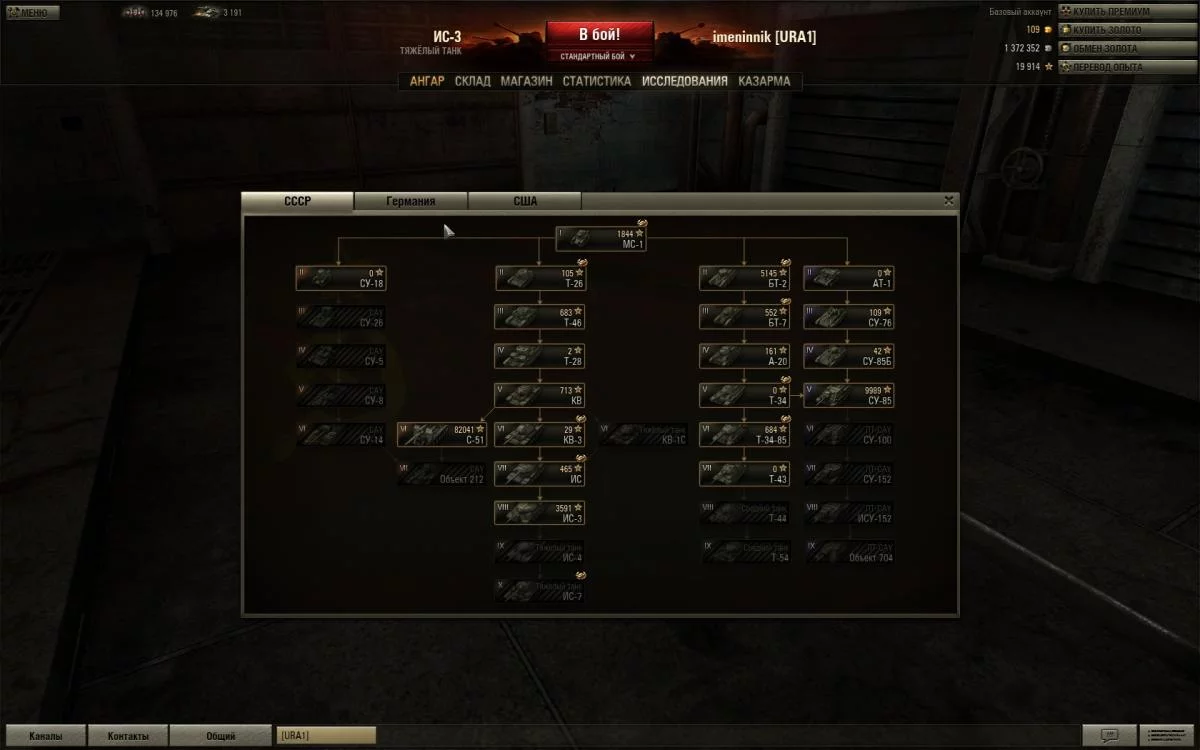The height and width of the screenshot is (750, 1200).
Task: Pick the С-51 artillery node
Action: 442,434
